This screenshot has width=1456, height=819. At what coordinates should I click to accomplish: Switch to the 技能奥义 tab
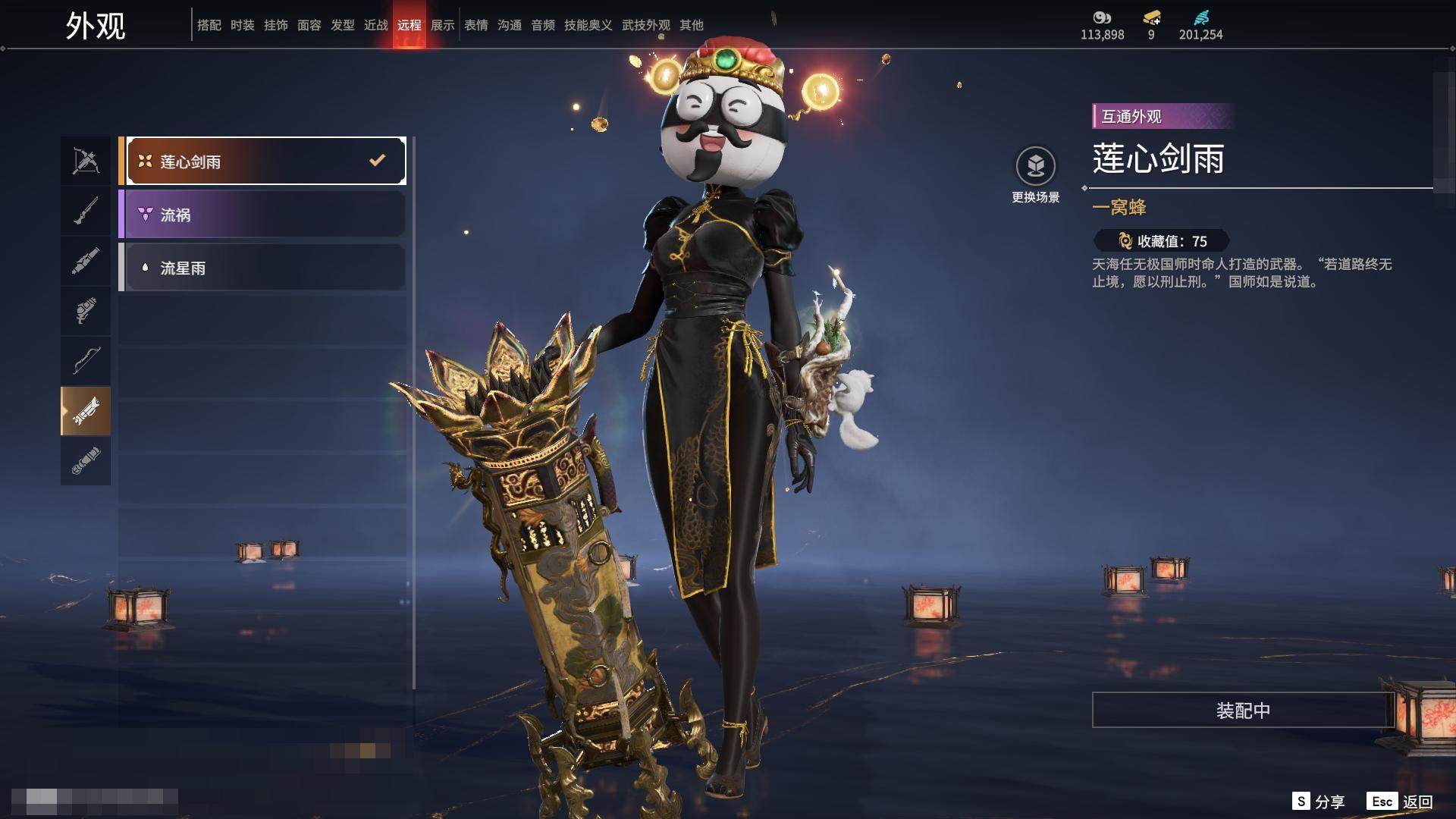(x=588, y=25)
